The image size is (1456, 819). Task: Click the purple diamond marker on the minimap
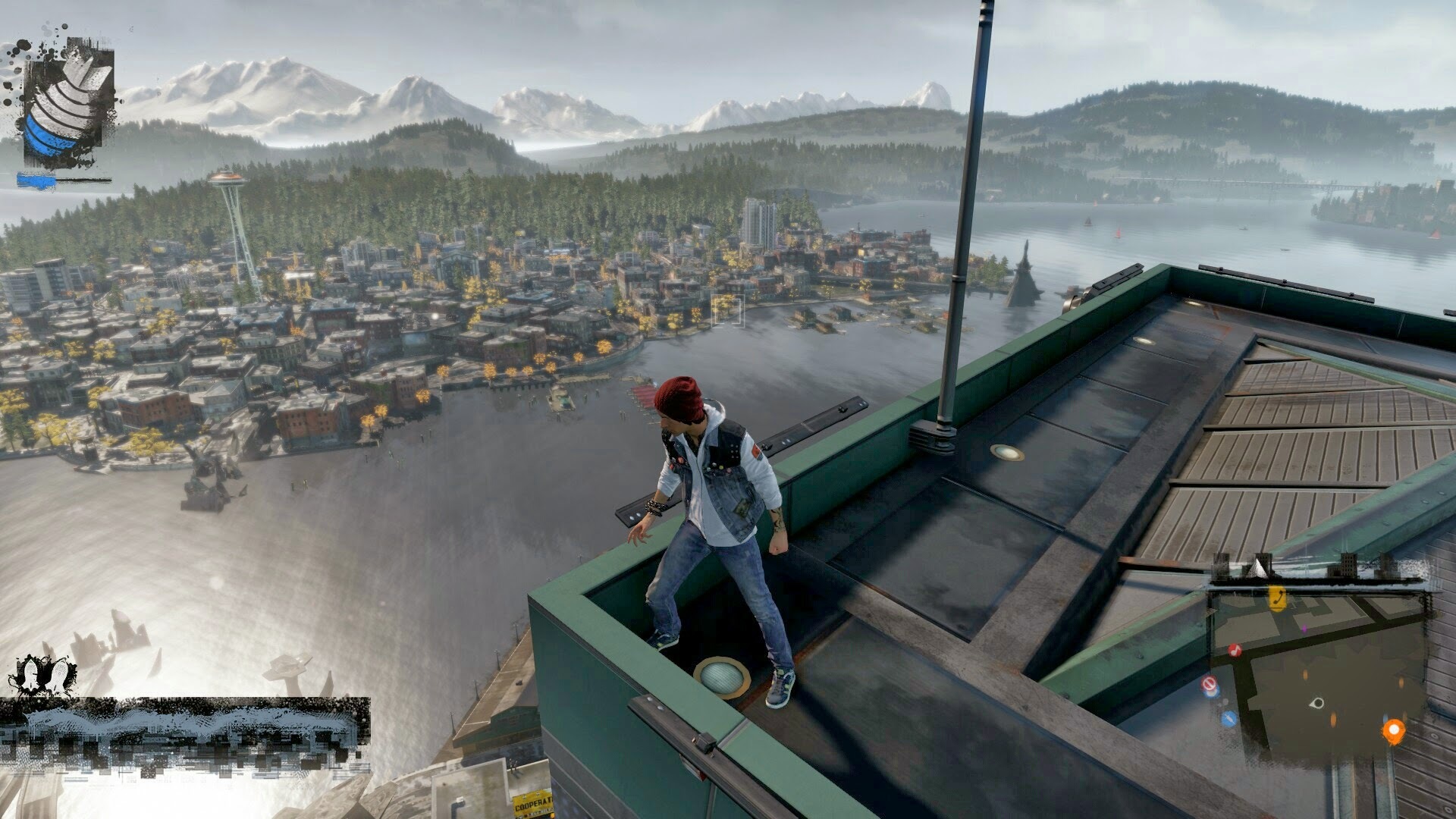click(x=1304, y=629)
